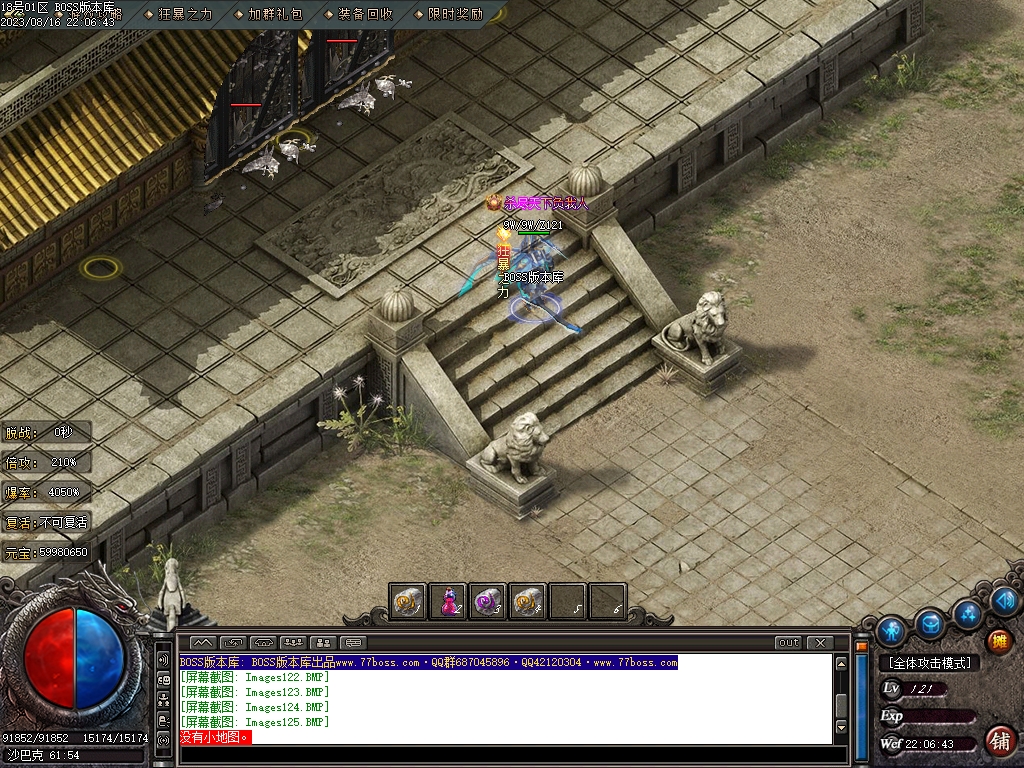The width and height of the screenshot is (1024, 768).
Task: Use the gold scroll in hotbar slot 4
Action: click(527, 602)
